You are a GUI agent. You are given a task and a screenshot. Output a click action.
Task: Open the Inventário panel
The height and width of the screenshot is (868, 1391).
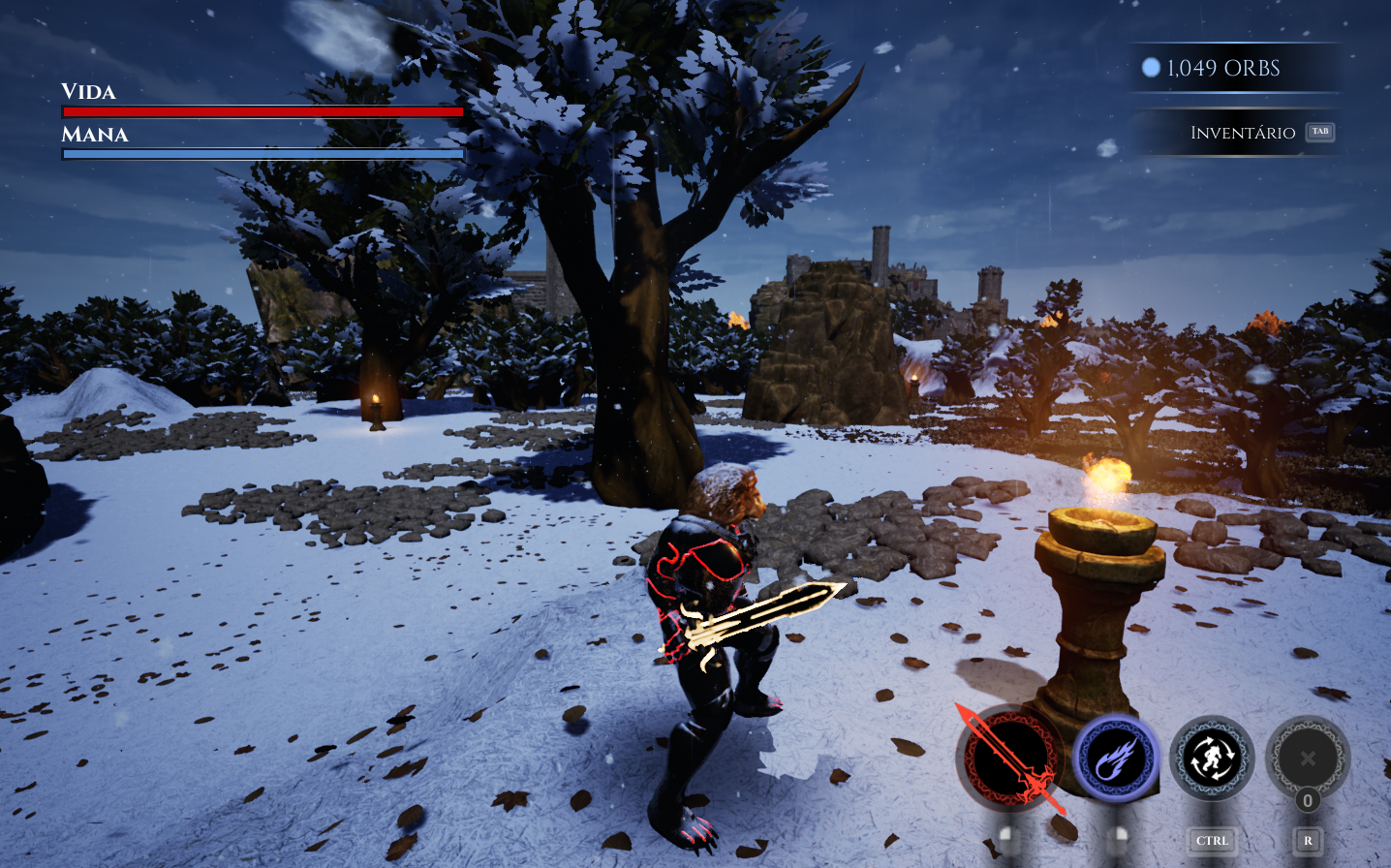click(1244, 133)
